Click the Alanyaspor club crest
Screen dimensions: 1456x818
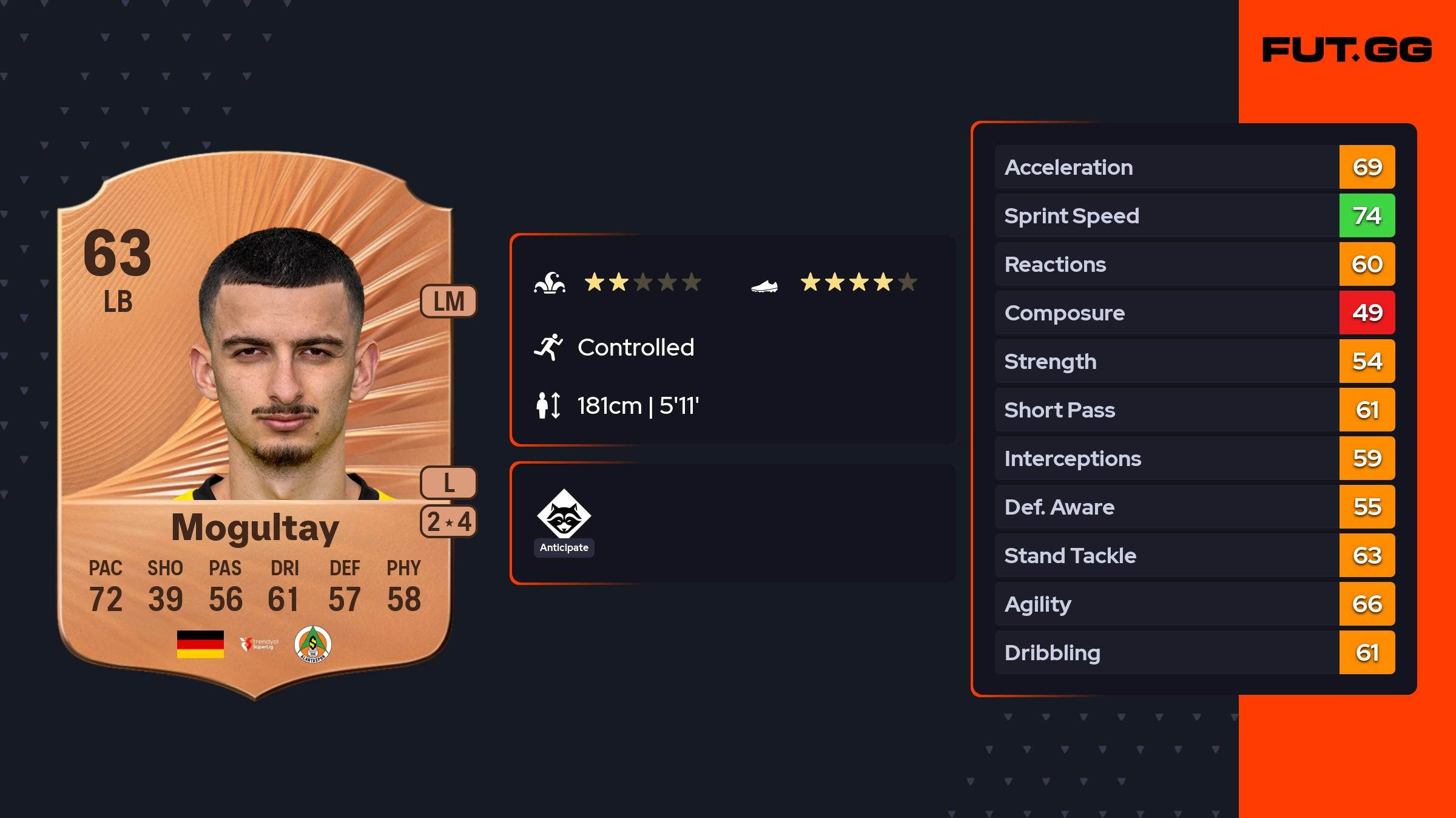pyautogui.click(x=312, y=644)
